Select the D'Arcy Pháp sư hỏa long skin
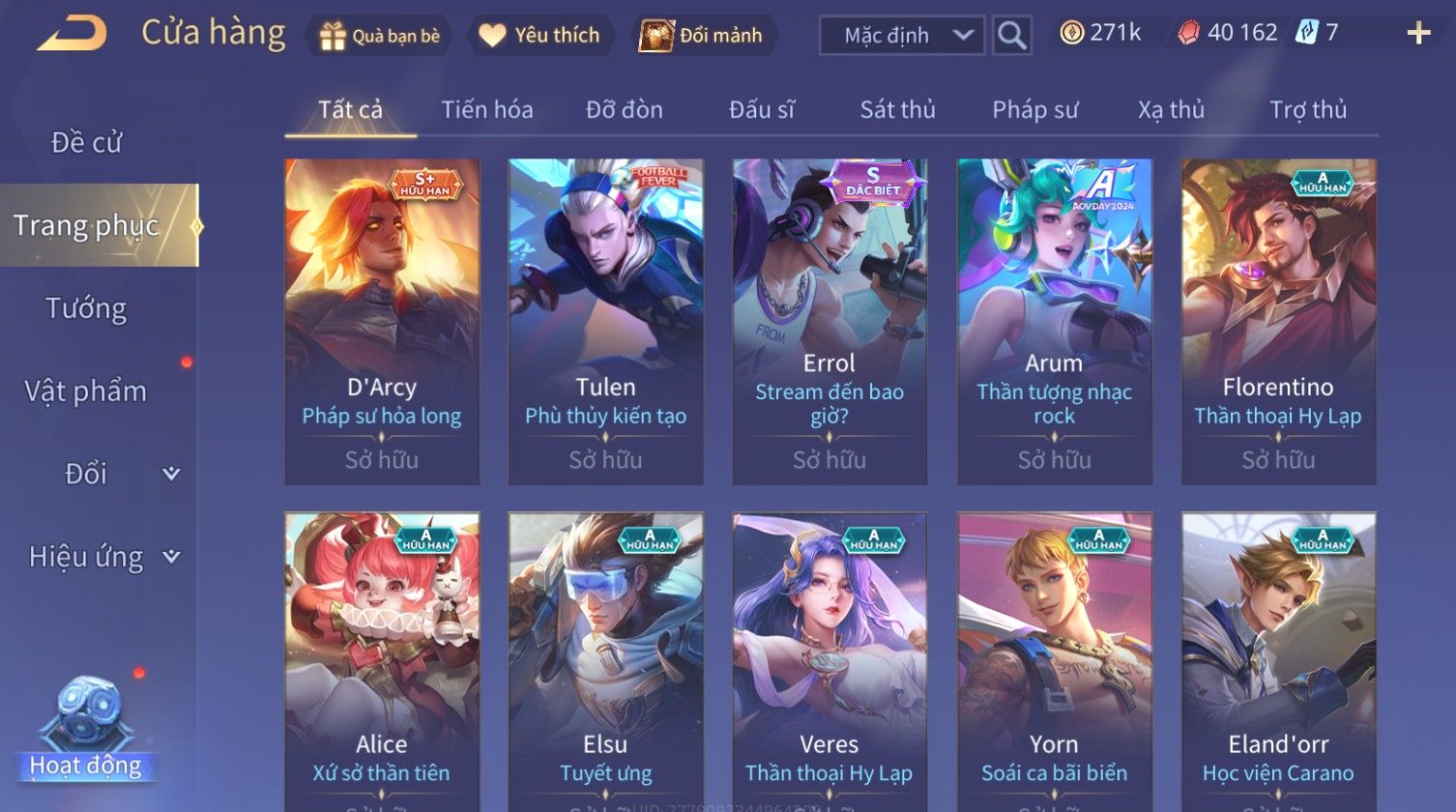The width and height of the screenshot is (1456, 812). [382, 321]
